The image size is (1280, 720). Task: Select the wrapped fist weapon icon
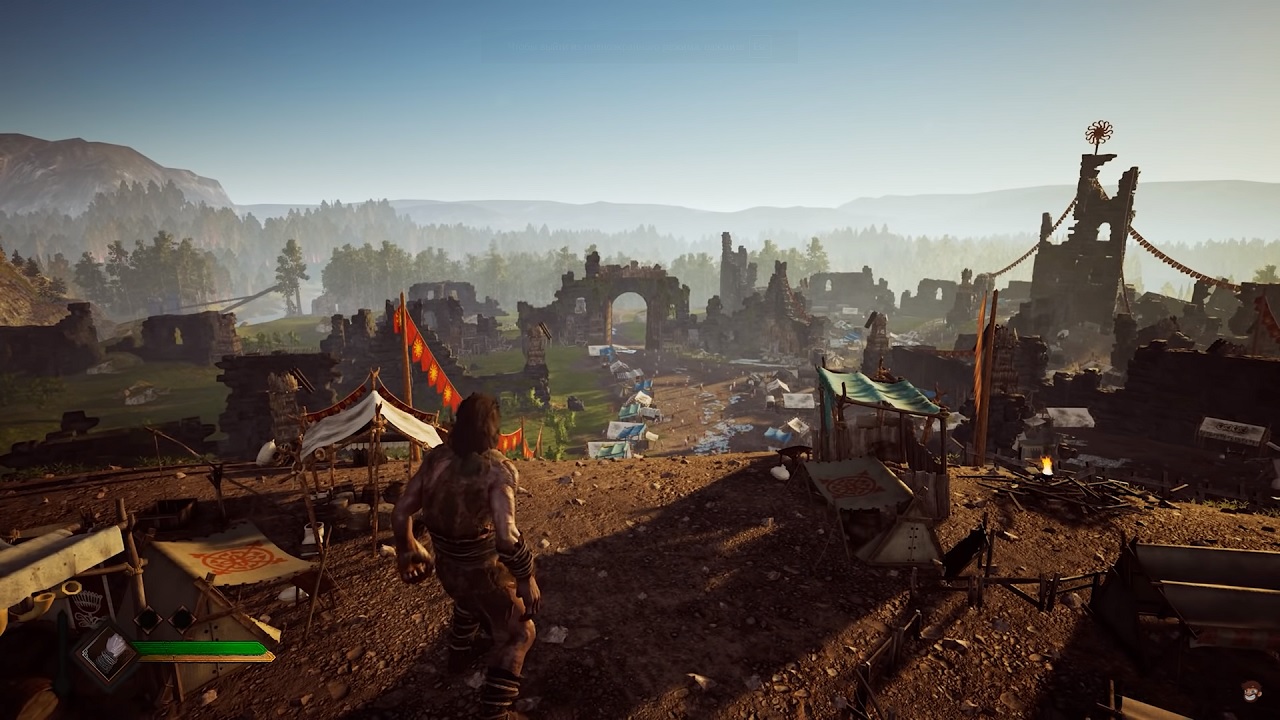[x=106, y=653]
